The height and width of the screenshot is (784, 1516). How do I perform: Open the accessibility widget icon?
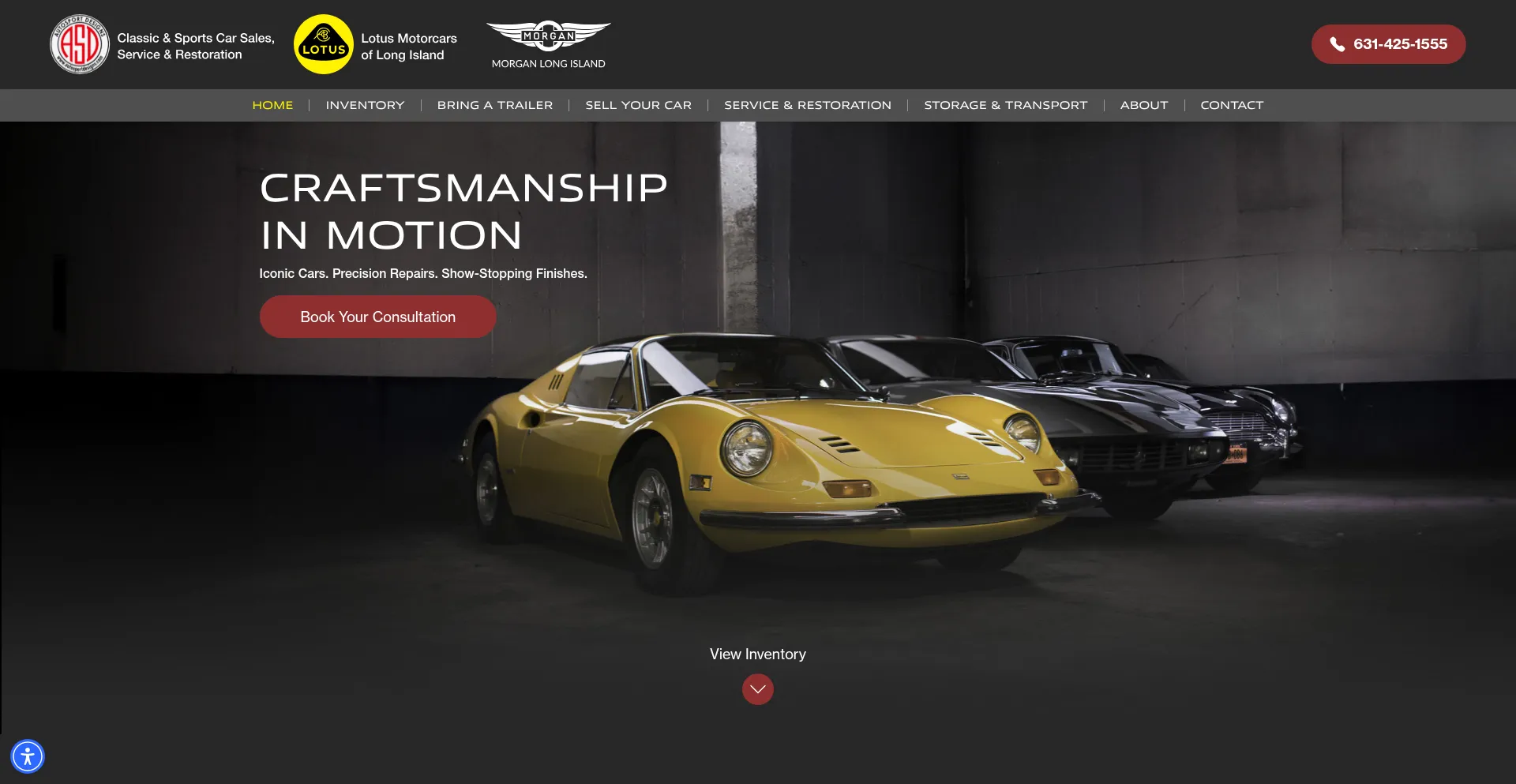click(x=28, y=756)
